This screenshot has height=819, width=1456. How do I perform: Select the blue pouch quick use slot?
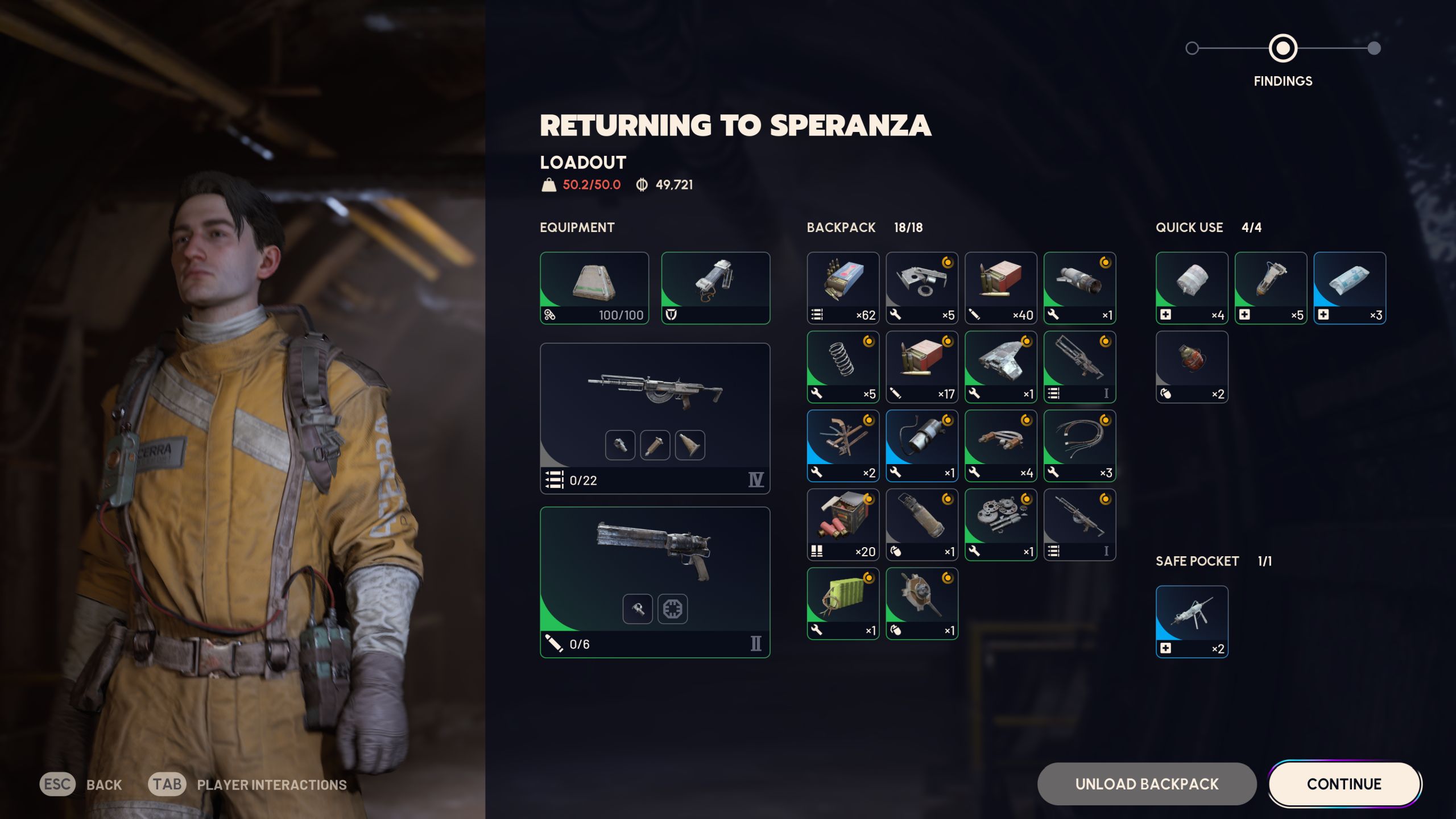pyautogui.click(x=1349, y=288)
